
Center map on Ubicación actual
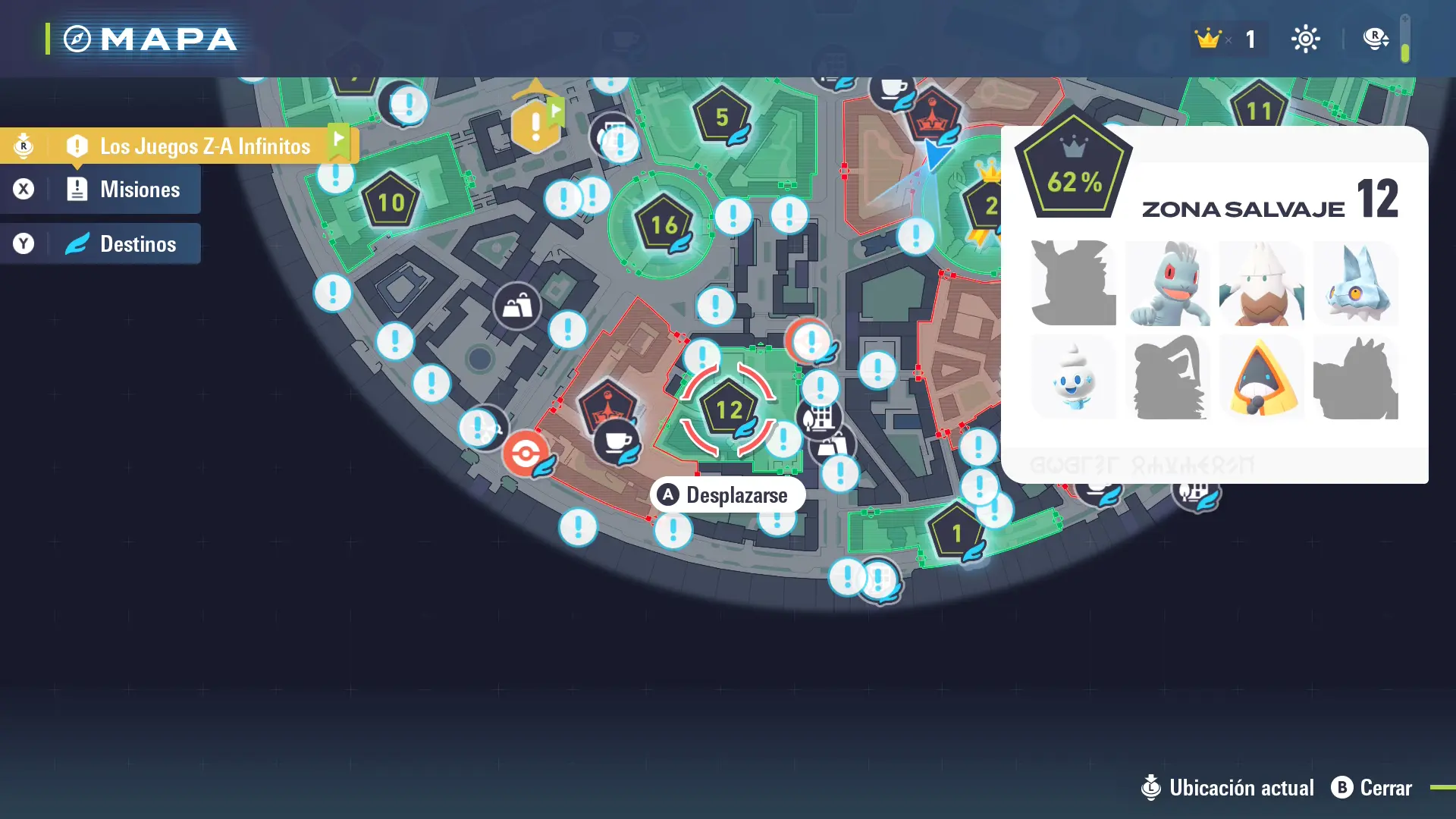(x=1228, y=788)
